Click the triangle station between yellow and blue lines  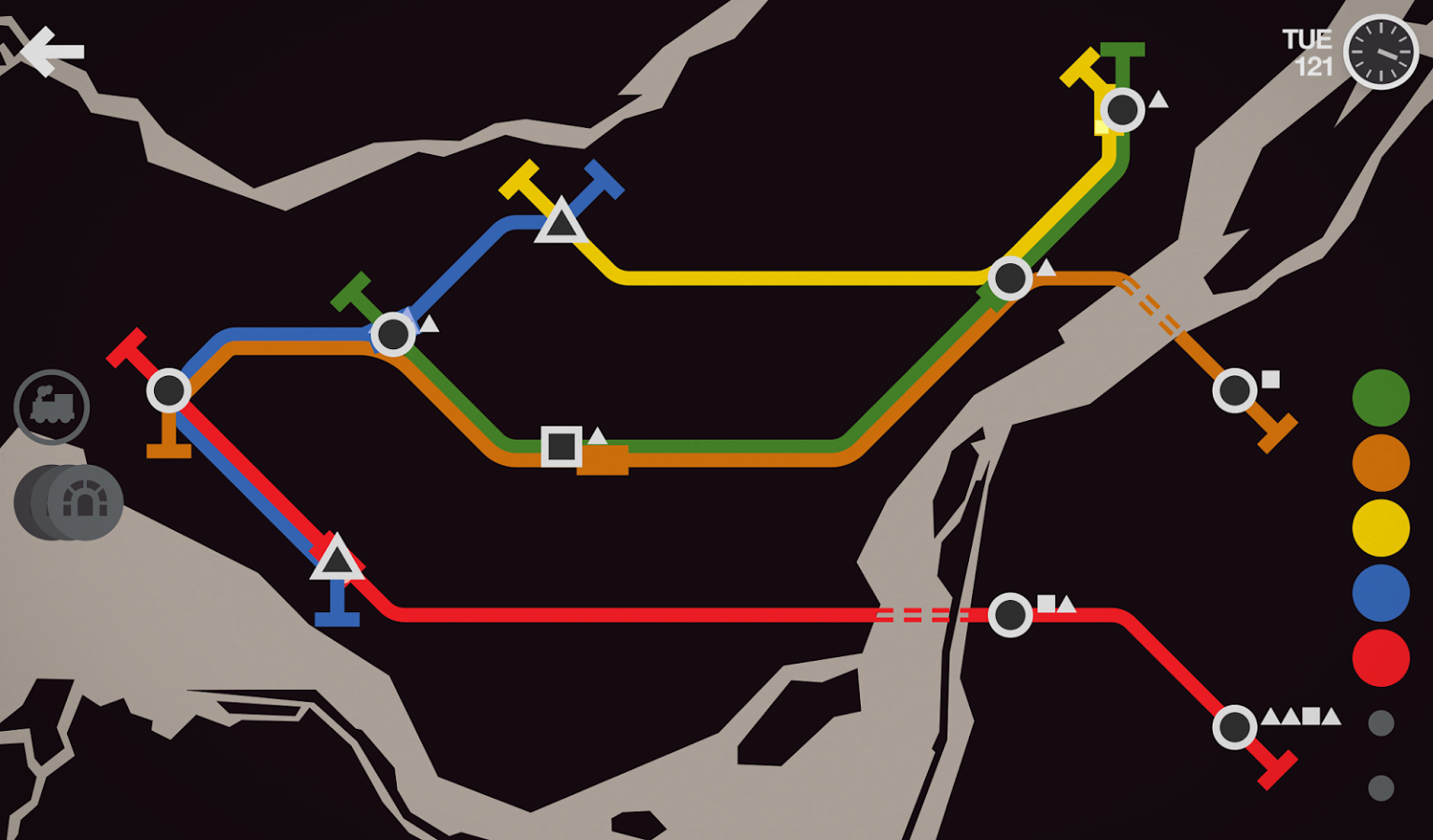pyautogui.click(x=560, y=224)
